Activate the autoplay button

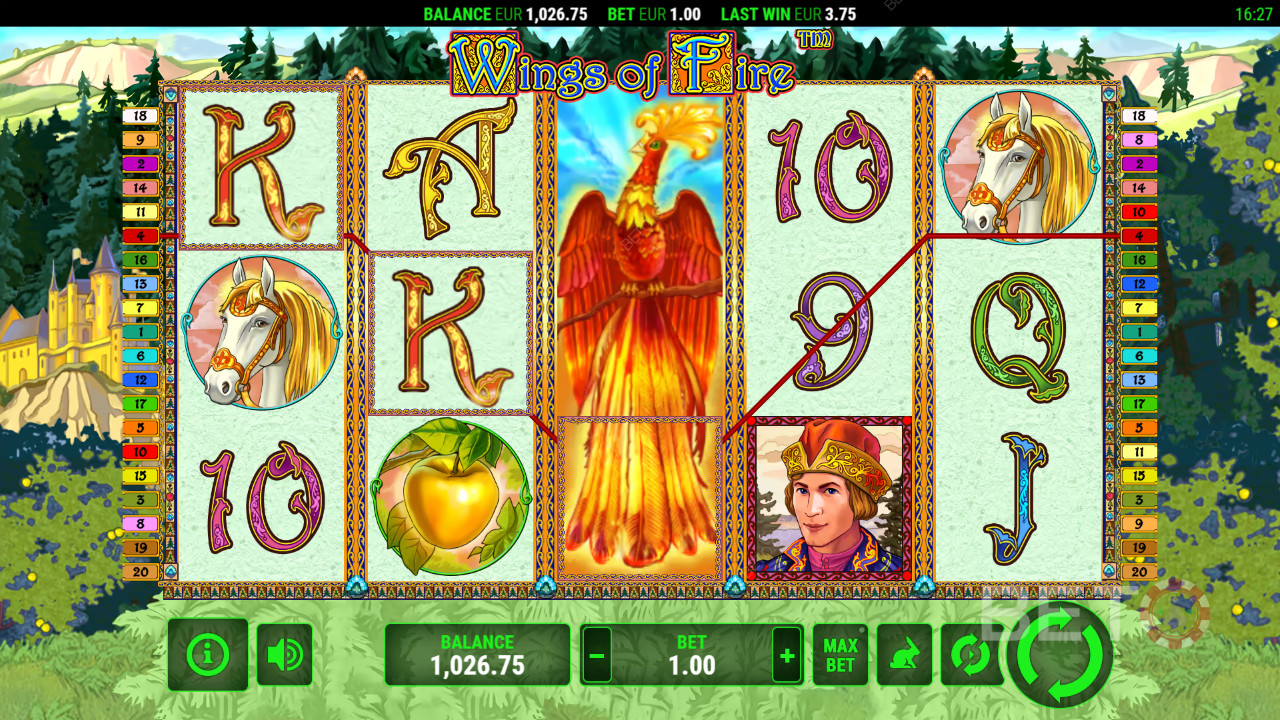969,656
